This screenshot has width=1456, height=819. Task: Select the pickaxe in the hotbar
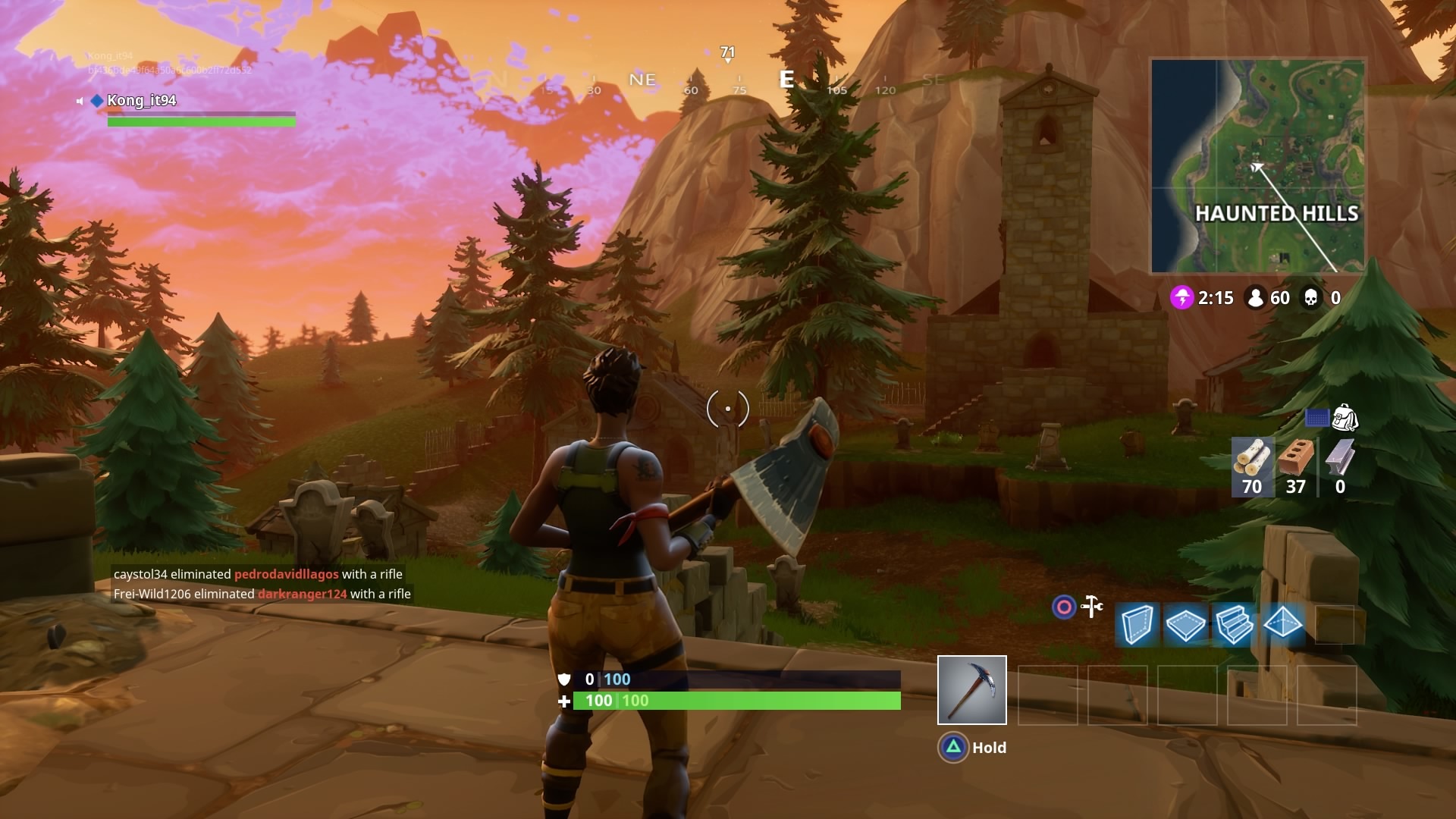click(973, 690)
